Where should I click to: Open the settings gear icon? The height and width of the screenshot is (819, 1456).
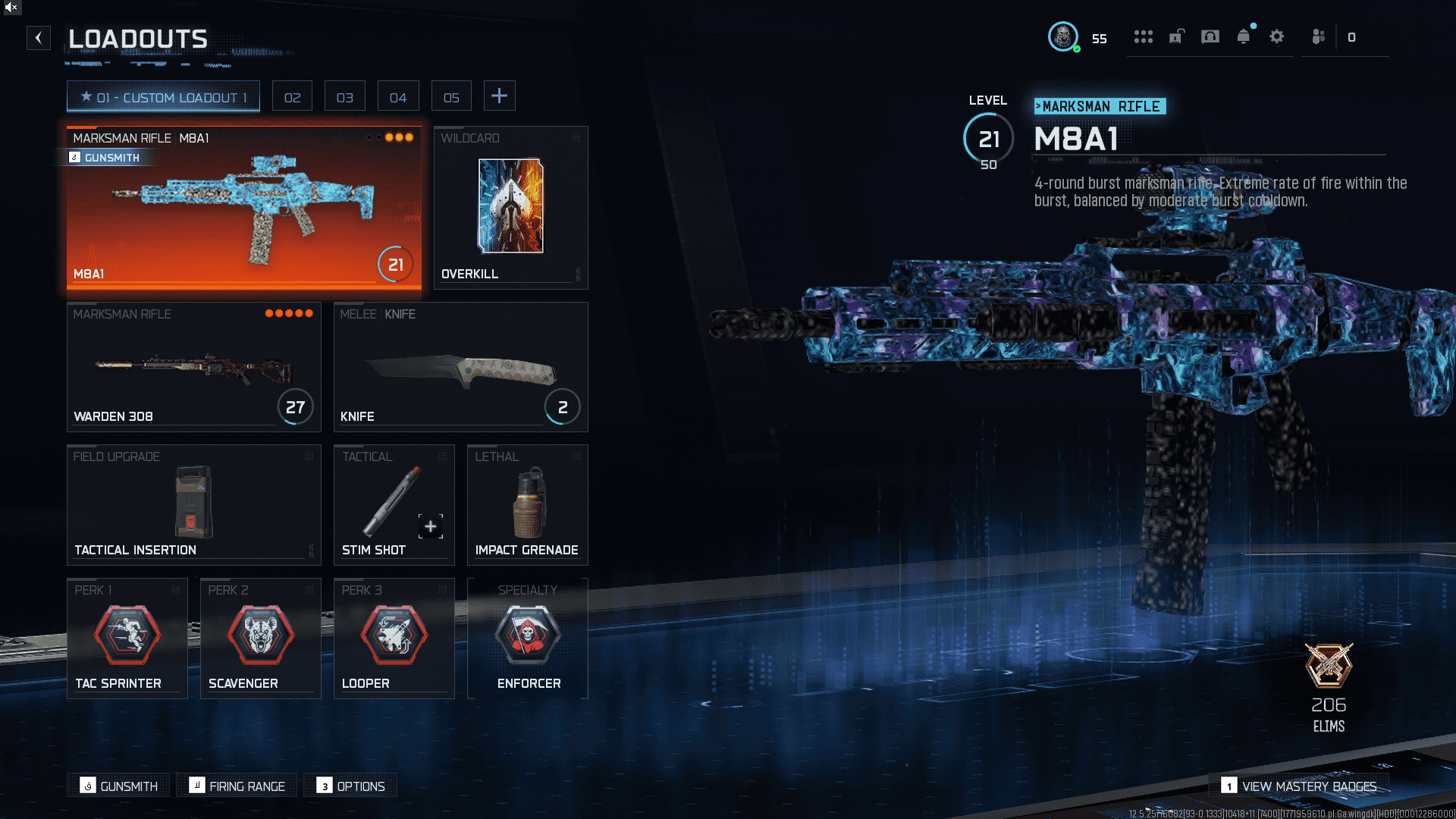click(x=1276, y=36)
